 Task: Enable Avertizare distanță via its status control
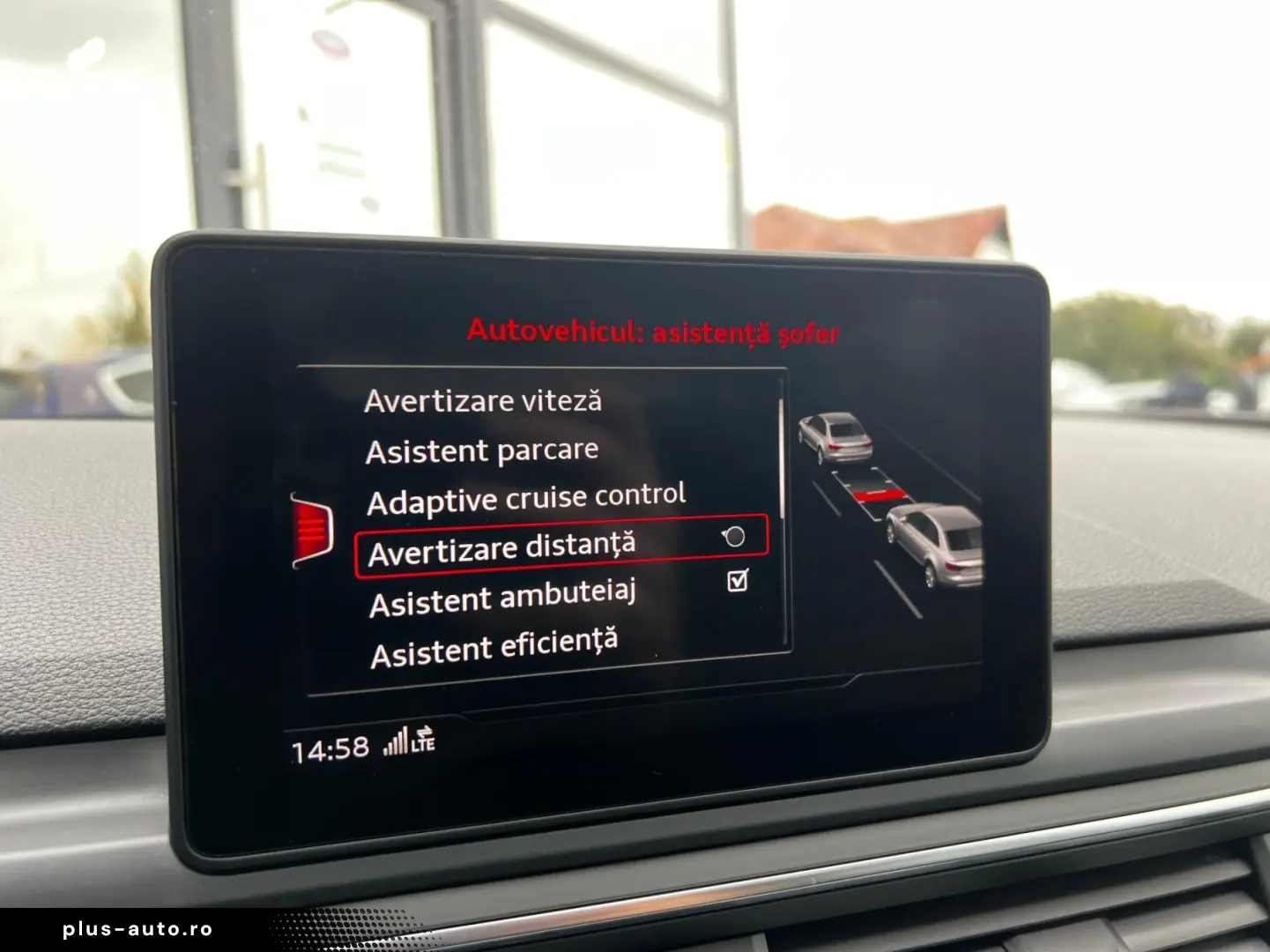[732, 537]
